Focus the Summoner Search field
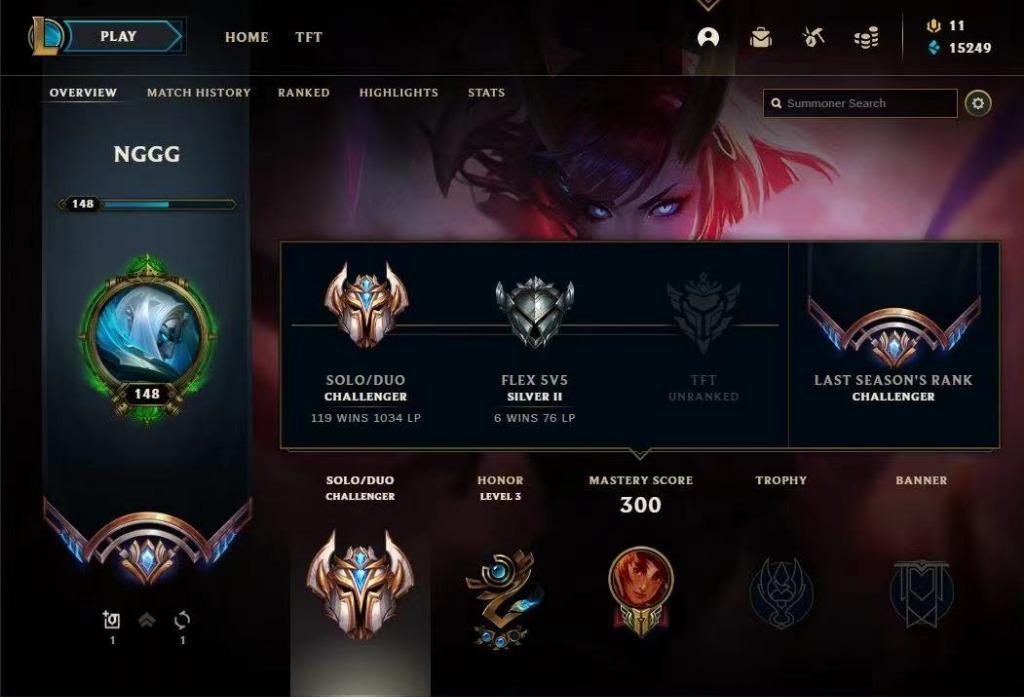The width and height of the screenshot is (1024, 697). tap(860, 103)
